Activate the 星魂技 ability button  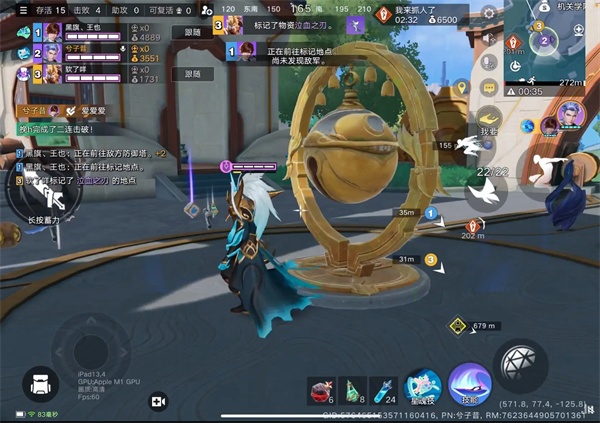pos(423,386)
